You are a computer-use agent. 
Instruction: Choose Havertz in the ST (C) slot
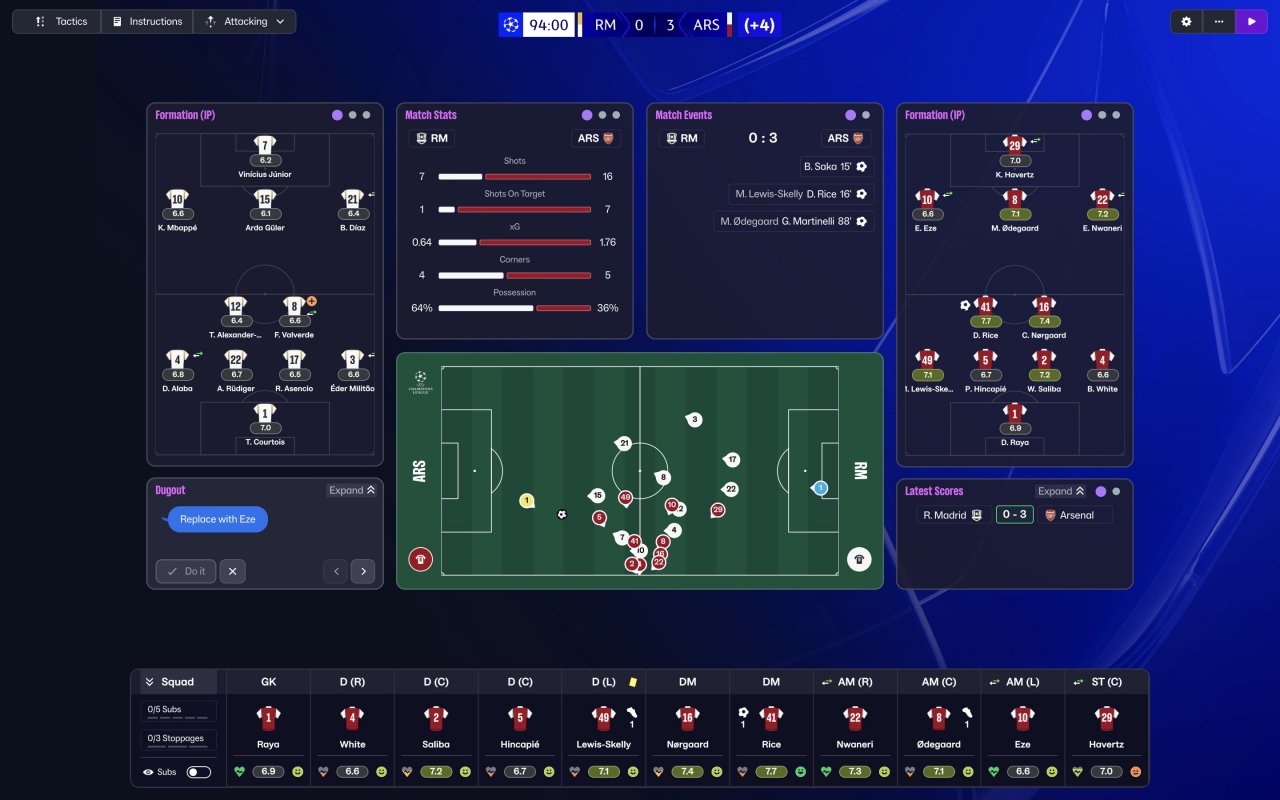click(x=1106, y=729)
